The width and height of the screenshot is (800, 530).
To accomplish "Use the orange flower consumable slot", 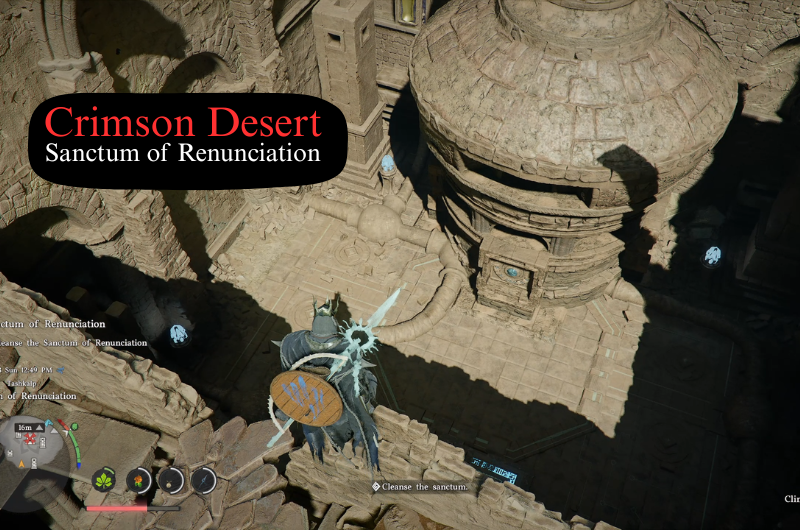I will pyautogui.click(x=138, y=480).
